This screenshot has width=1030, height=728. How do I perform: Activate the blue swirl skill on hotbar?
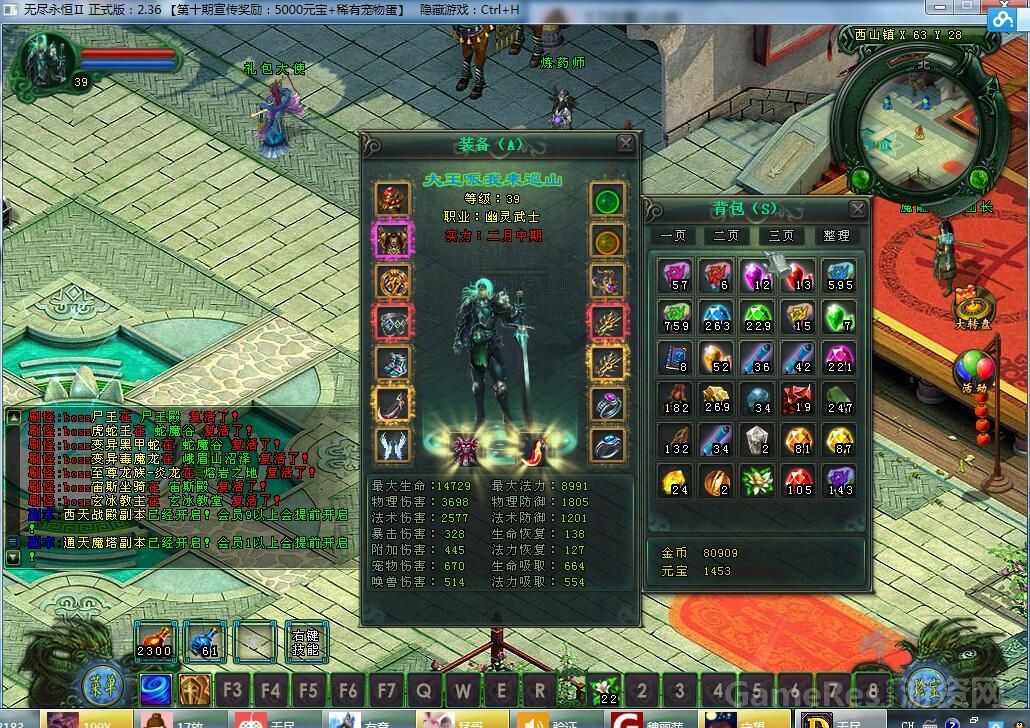(x=155, y=689)
